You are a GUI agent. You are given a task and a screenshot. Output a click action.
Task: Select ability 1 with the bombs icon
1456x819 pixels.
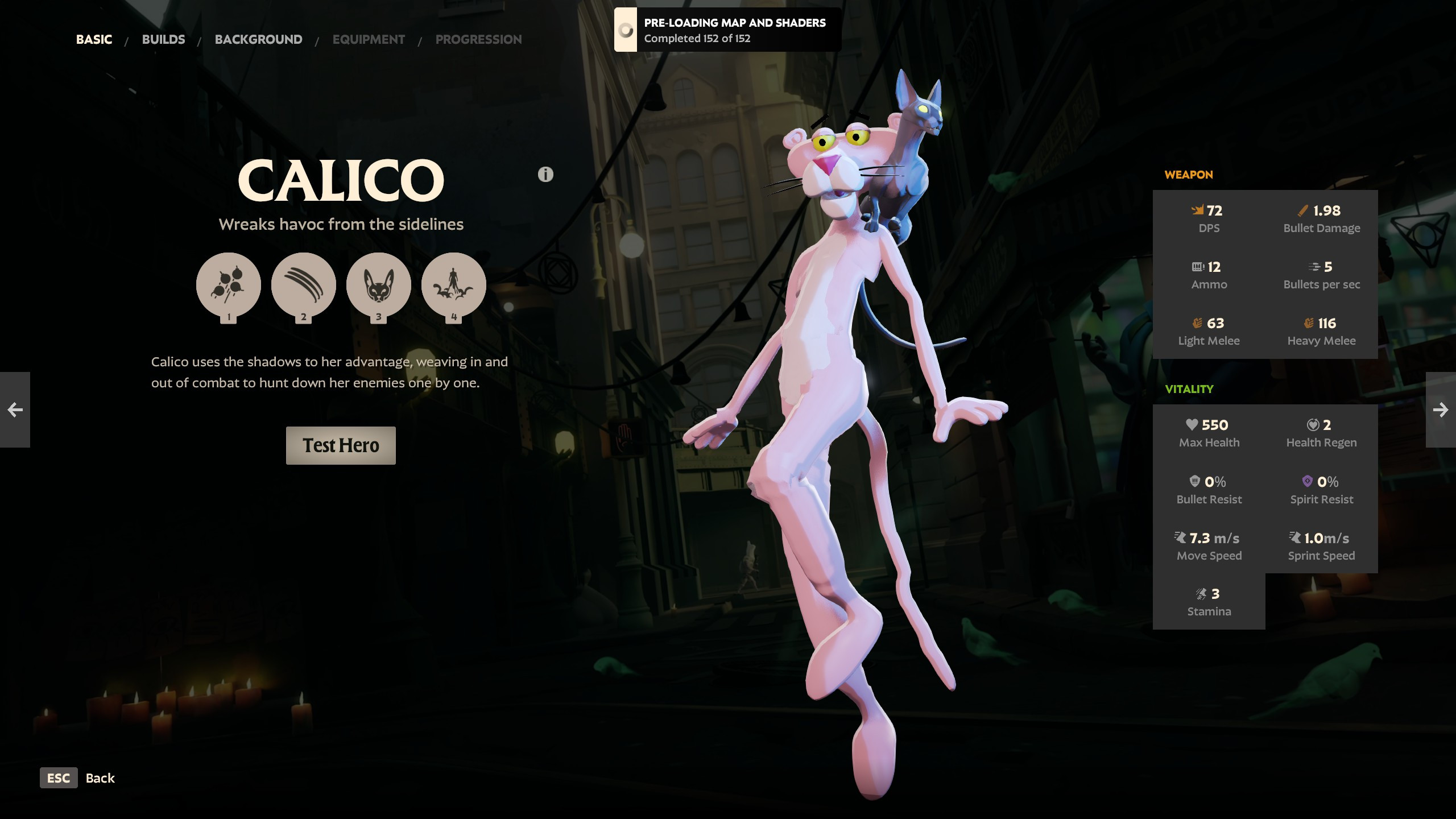click(x=229, y=285)
